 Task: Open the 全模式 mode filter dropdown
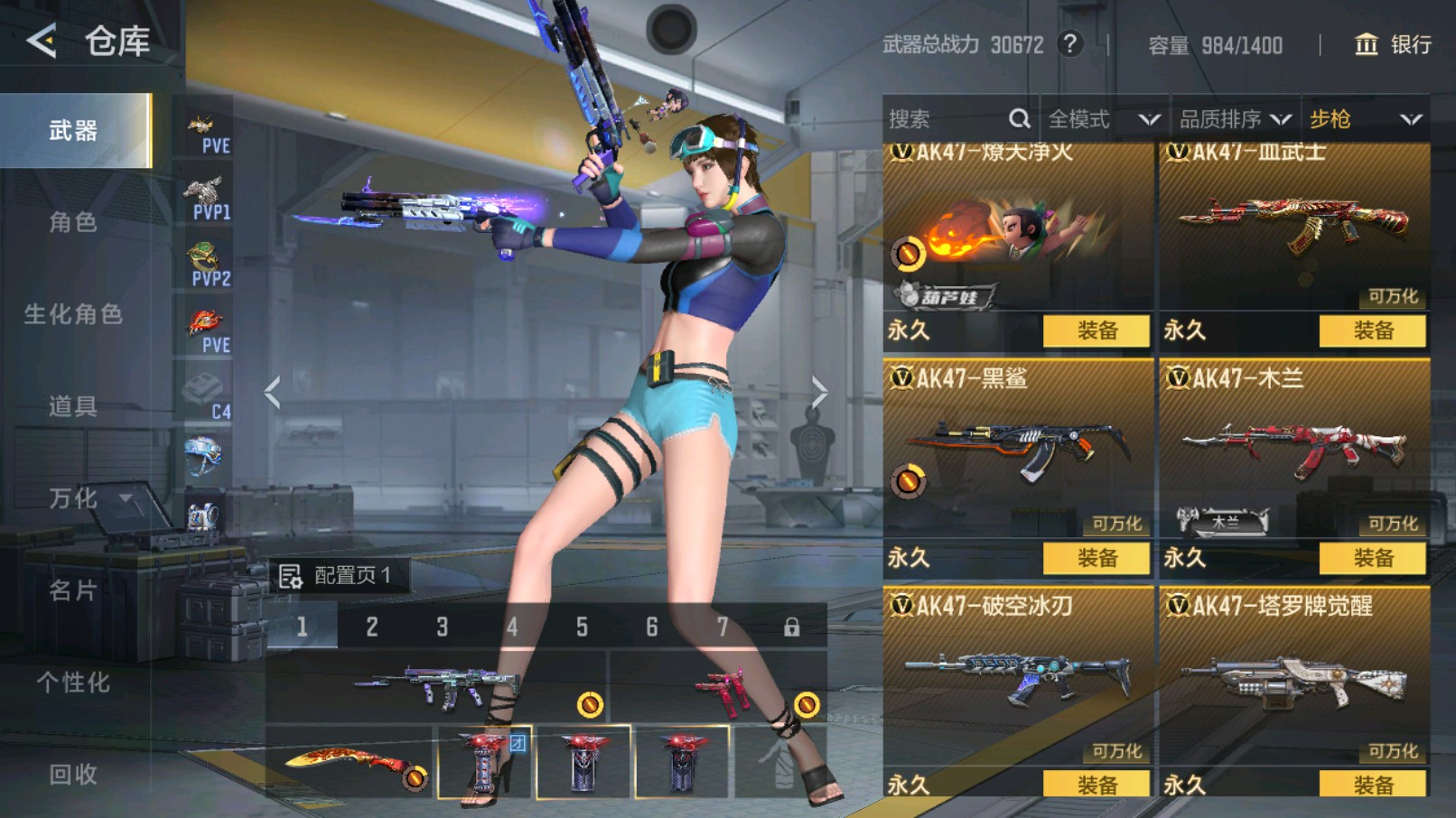(1103, 119)
